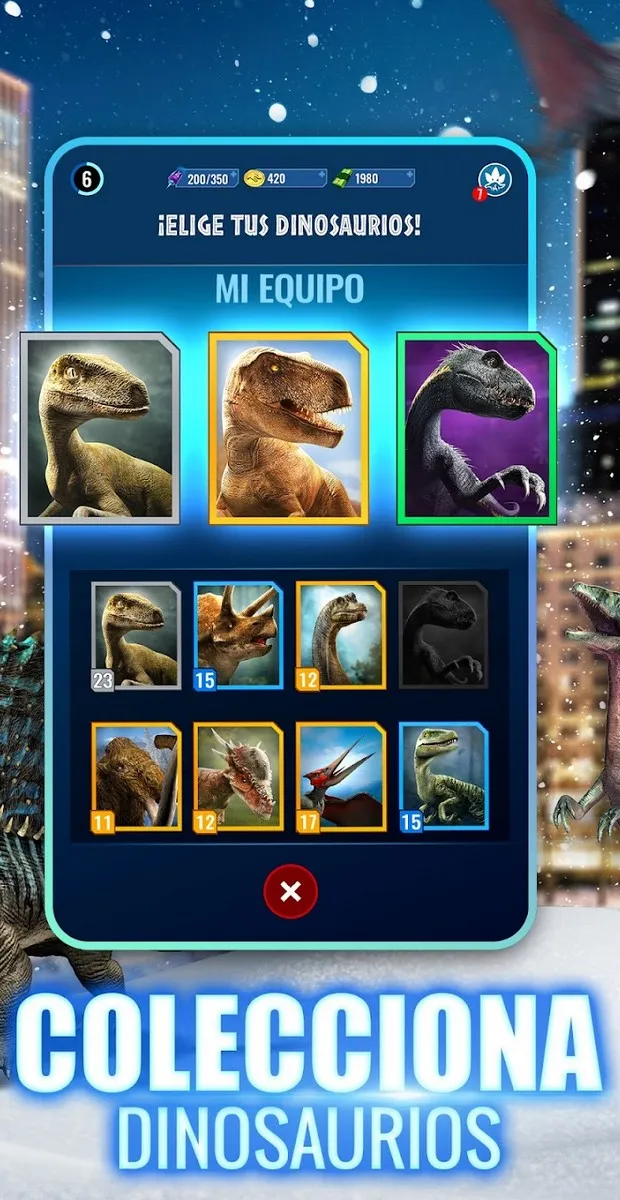Select the level 15 green raptor card
The height and width of the screenshot is (1200, 620).
pyautogui.click(x=443, y=777)
